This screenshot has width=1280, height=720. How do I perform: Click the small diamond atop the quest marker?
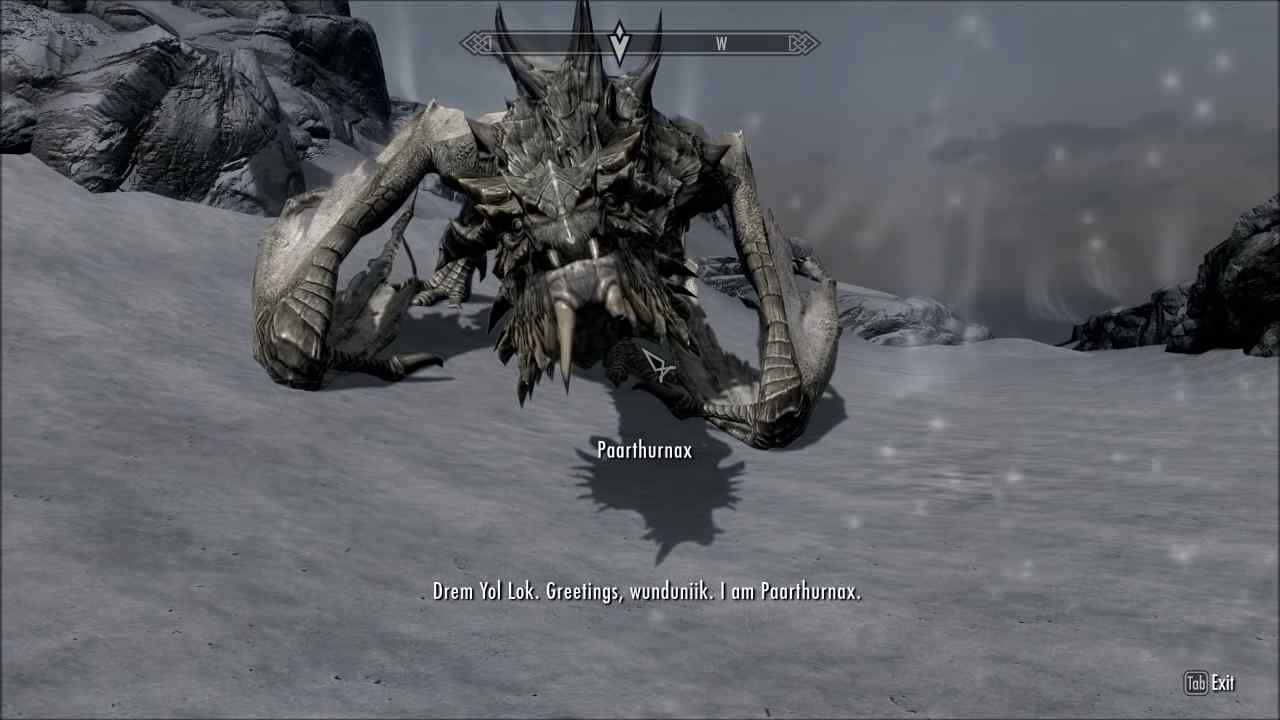click(x=620, y=30)
